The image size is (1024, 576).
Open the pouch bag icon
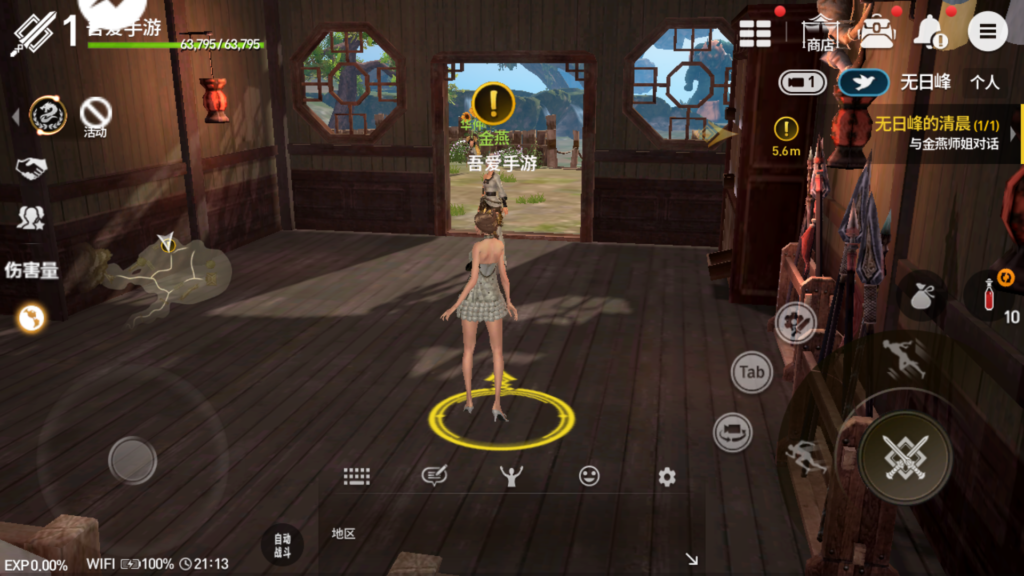point(921,295)
